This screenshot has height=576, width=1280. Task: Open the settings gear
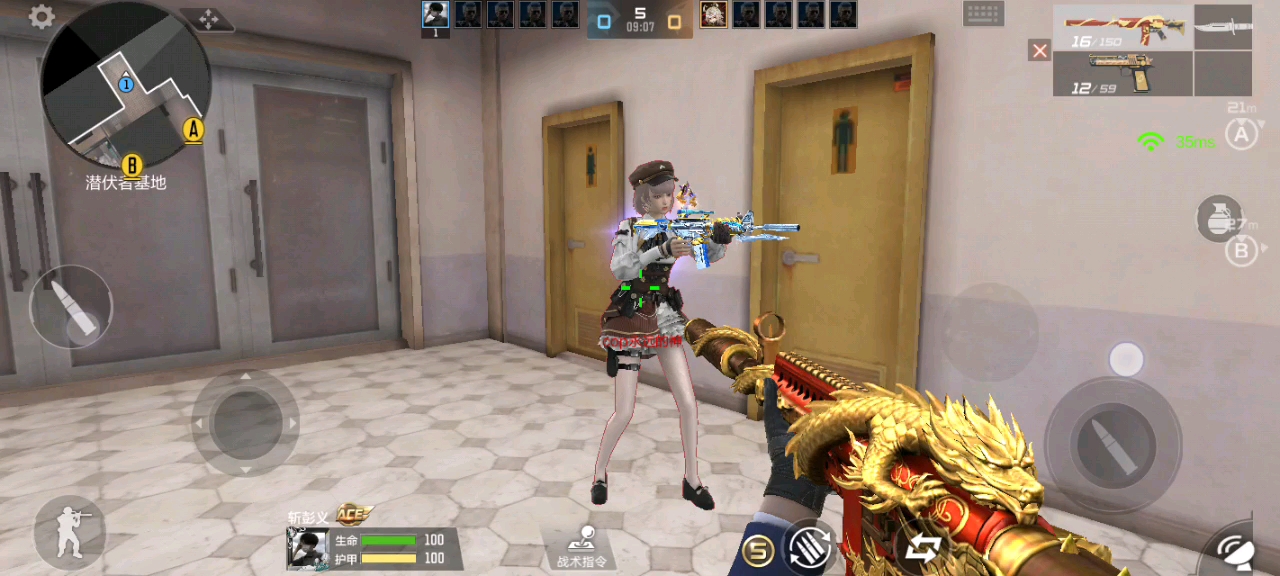[x=41, y=17]
